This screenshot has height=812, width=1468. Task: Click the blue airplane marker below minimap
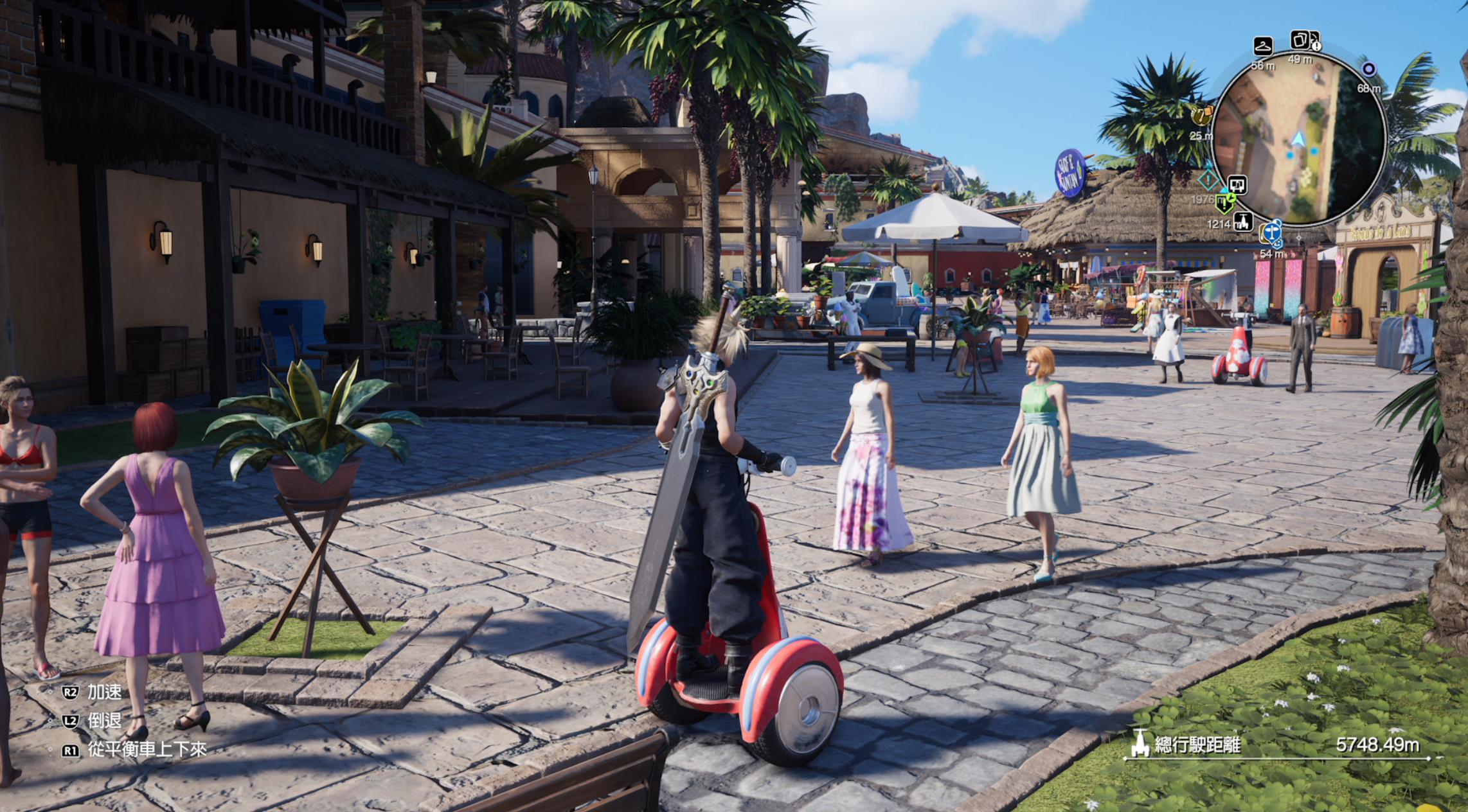[1272, 233]
